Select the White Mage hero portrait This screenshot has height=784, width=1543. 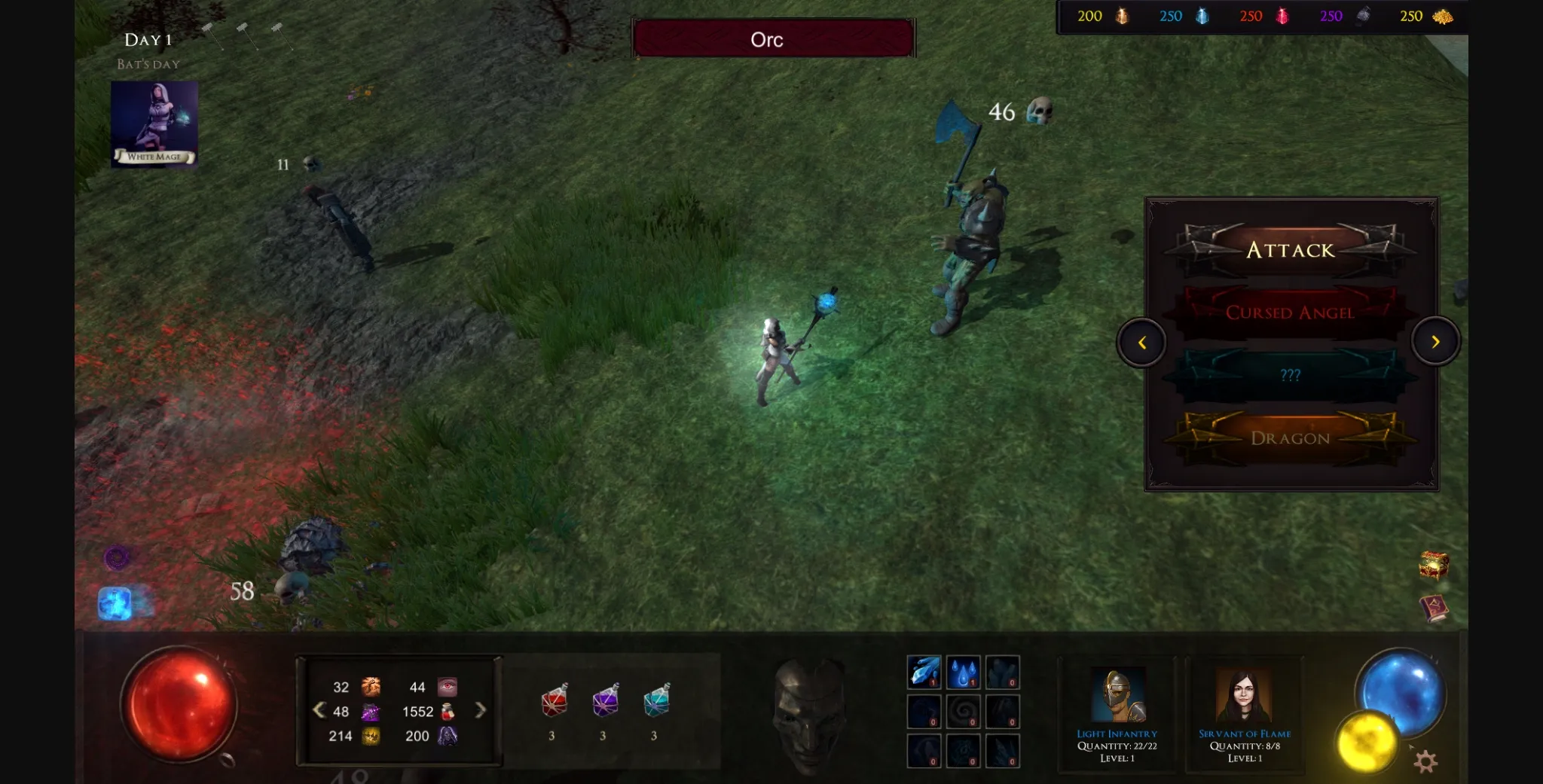tap(154, 124)
